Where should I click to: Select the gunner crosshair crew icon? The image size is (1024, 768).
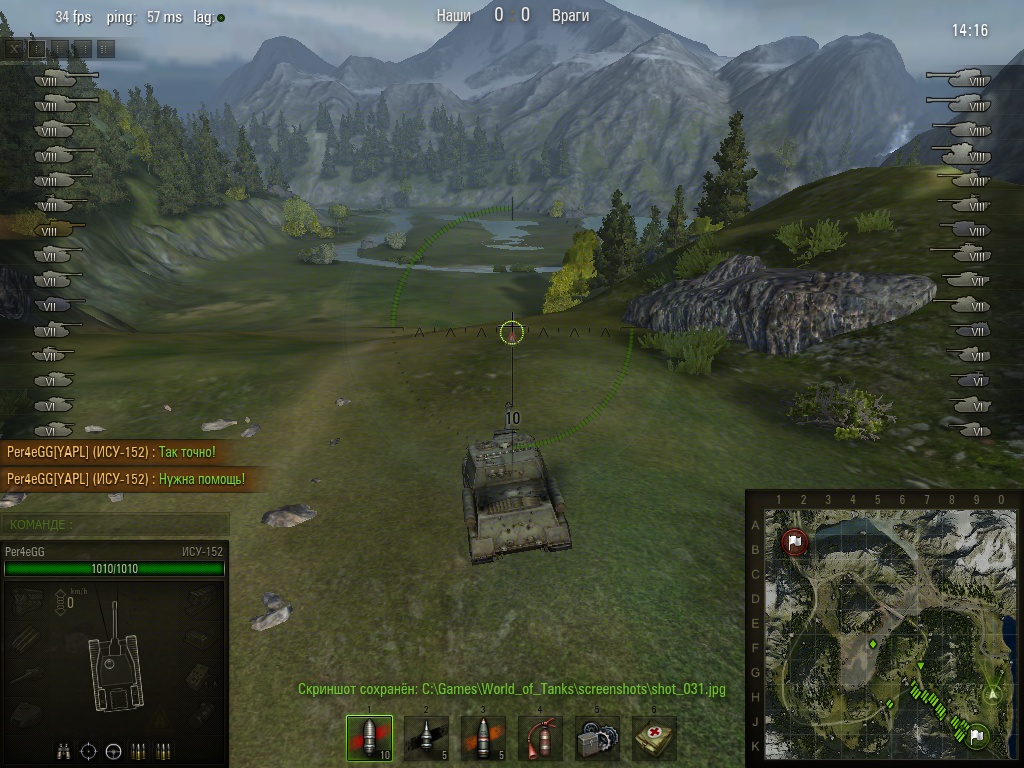click(x=88, y=750)
